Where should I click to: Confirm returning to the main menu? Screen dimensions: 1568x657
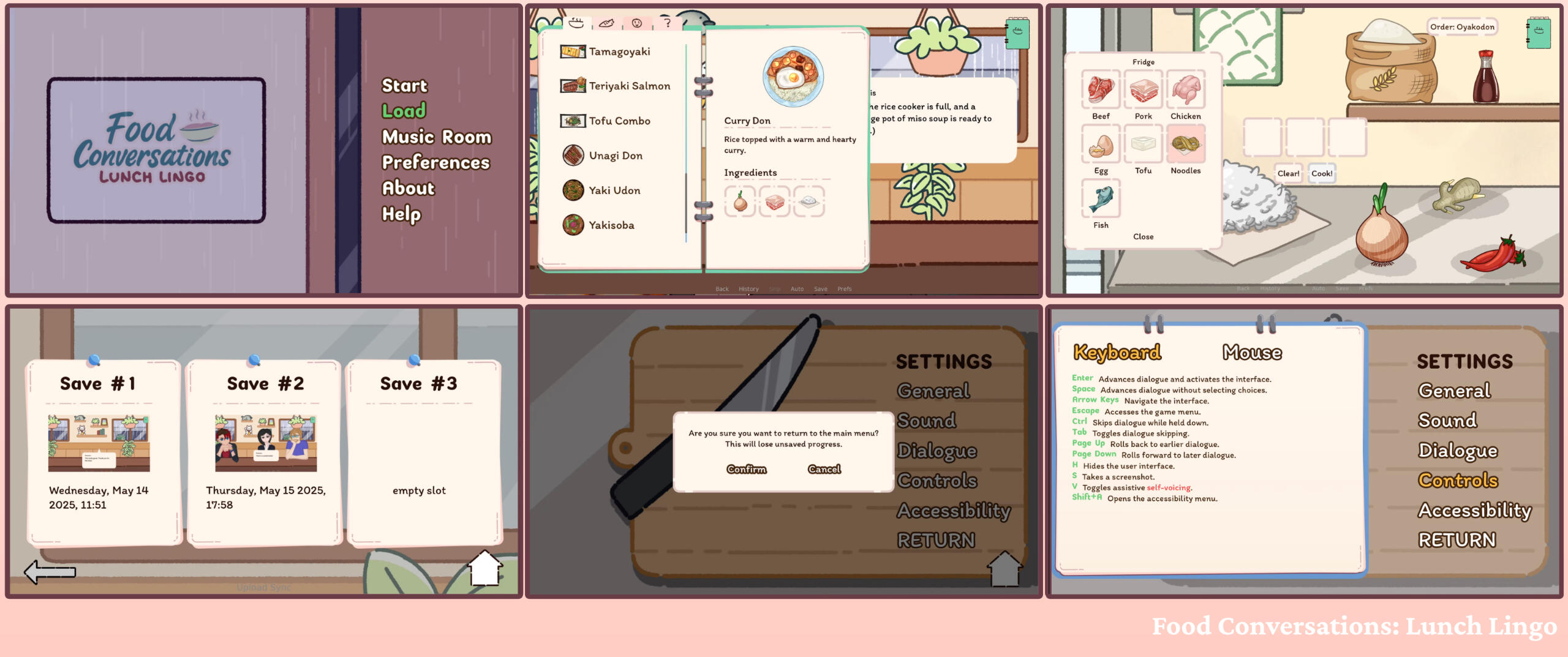point(746,470)
